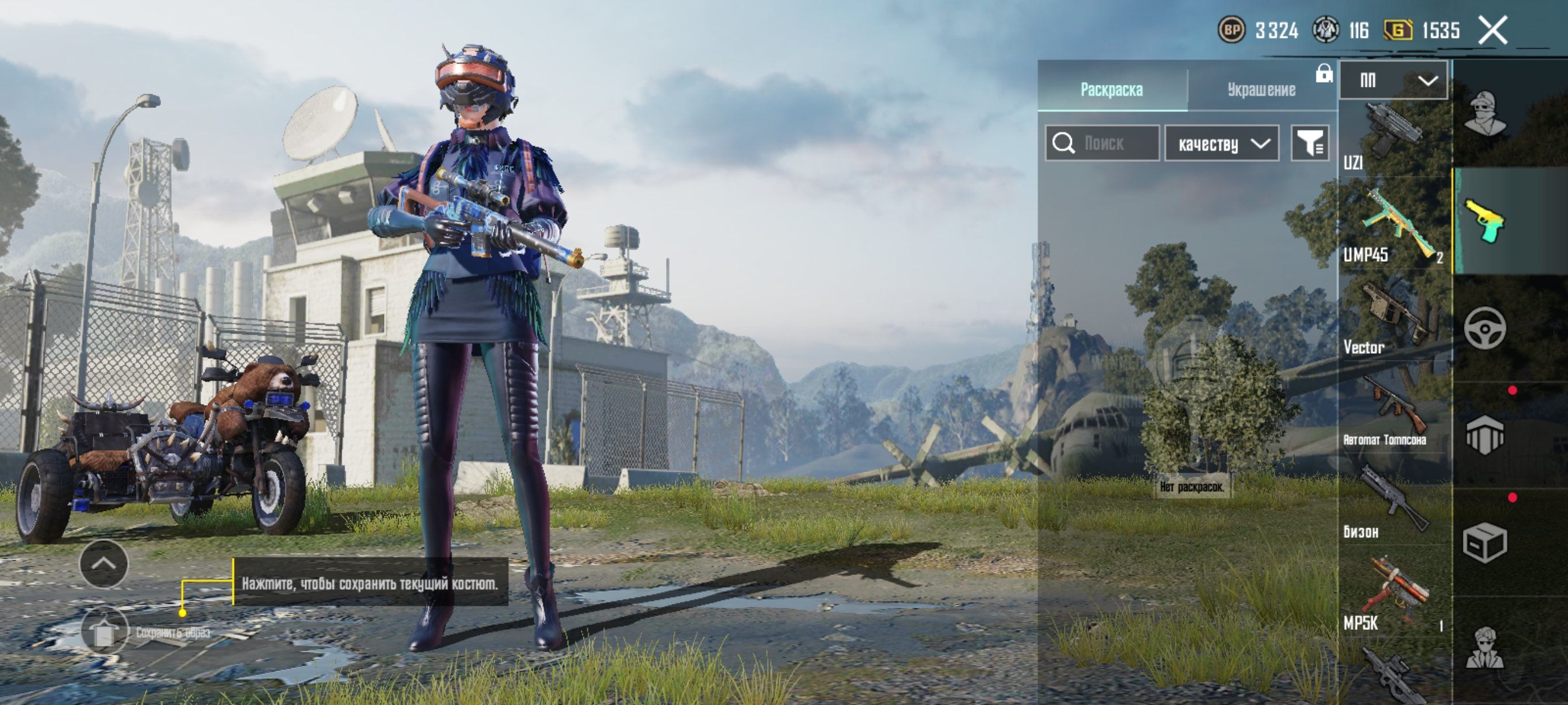Switch to the Раскраска tab

(1111, 90)
